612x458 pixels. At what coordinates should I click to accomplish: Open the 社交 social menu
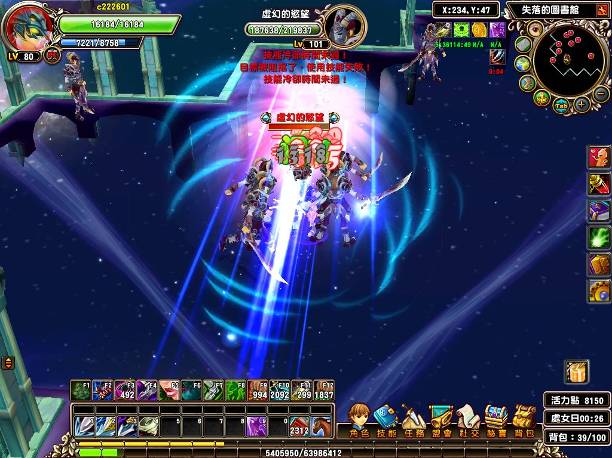466,419
